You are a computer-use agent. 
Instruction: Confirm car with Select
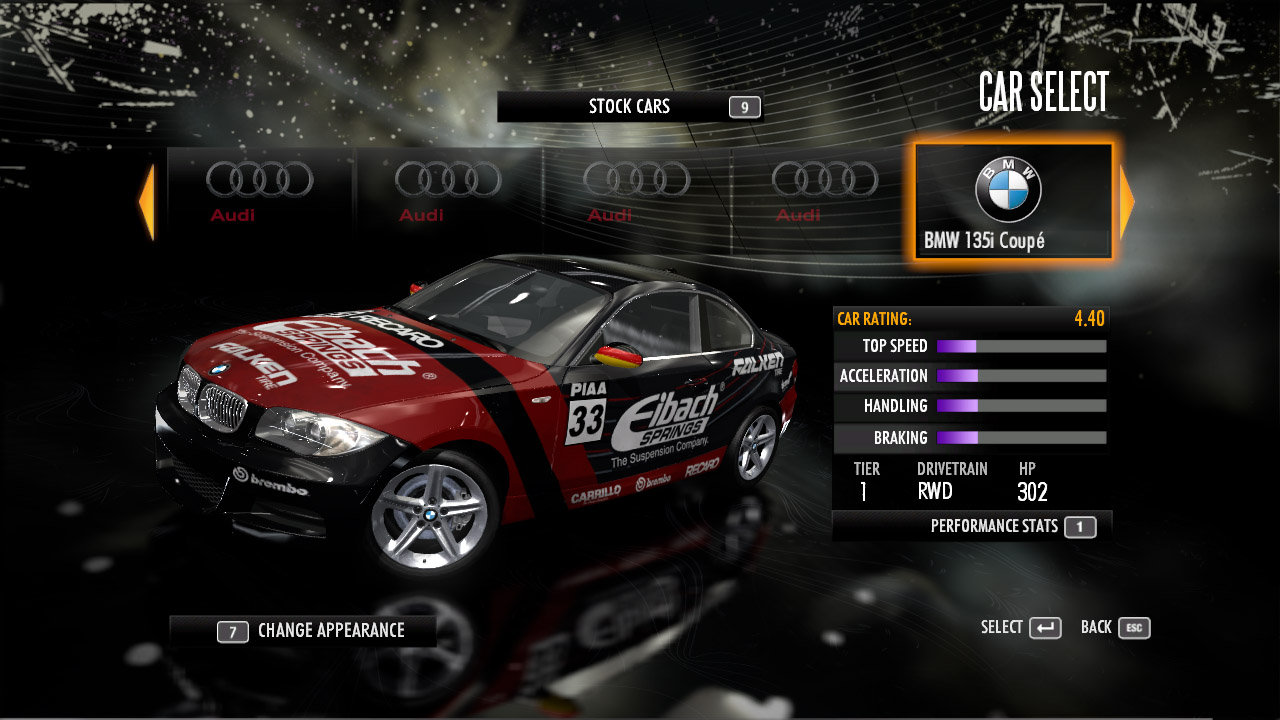pyautogui.click(x=1021, y=628)
